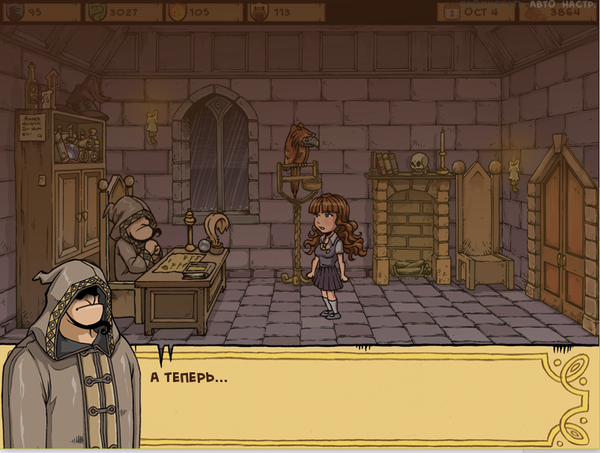600x453 pixels.
Task: Toggle the АВТО auto-advance button
Action: point(543,4)
